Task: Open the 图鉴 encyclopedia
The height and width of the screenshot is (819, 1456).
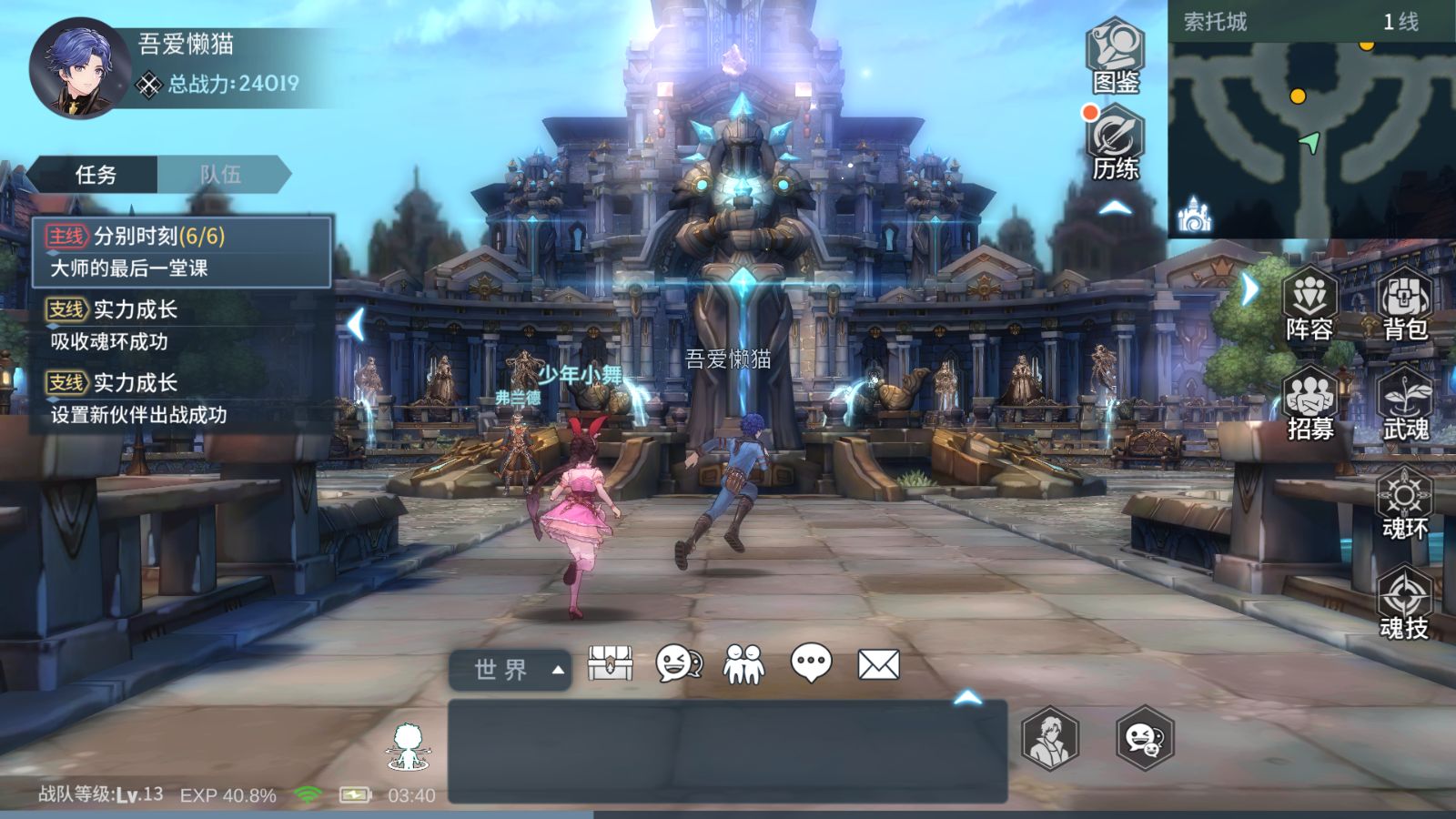Action: 1116,56
